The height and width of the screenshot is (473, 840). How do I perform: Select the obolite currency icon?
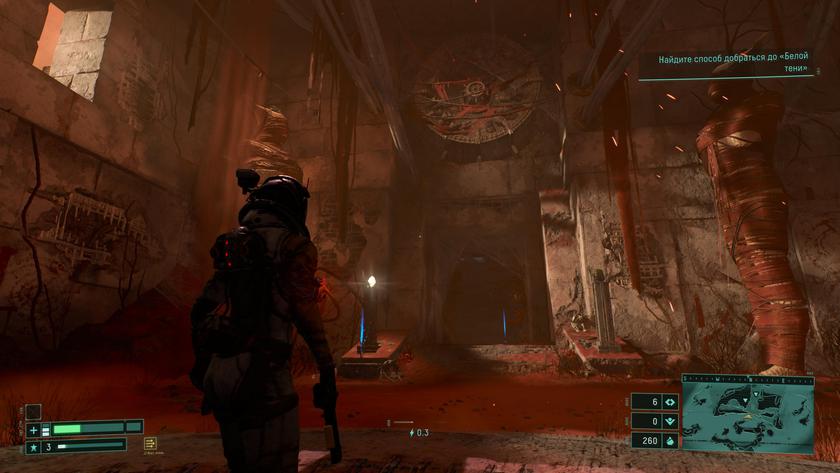[669, 440]
